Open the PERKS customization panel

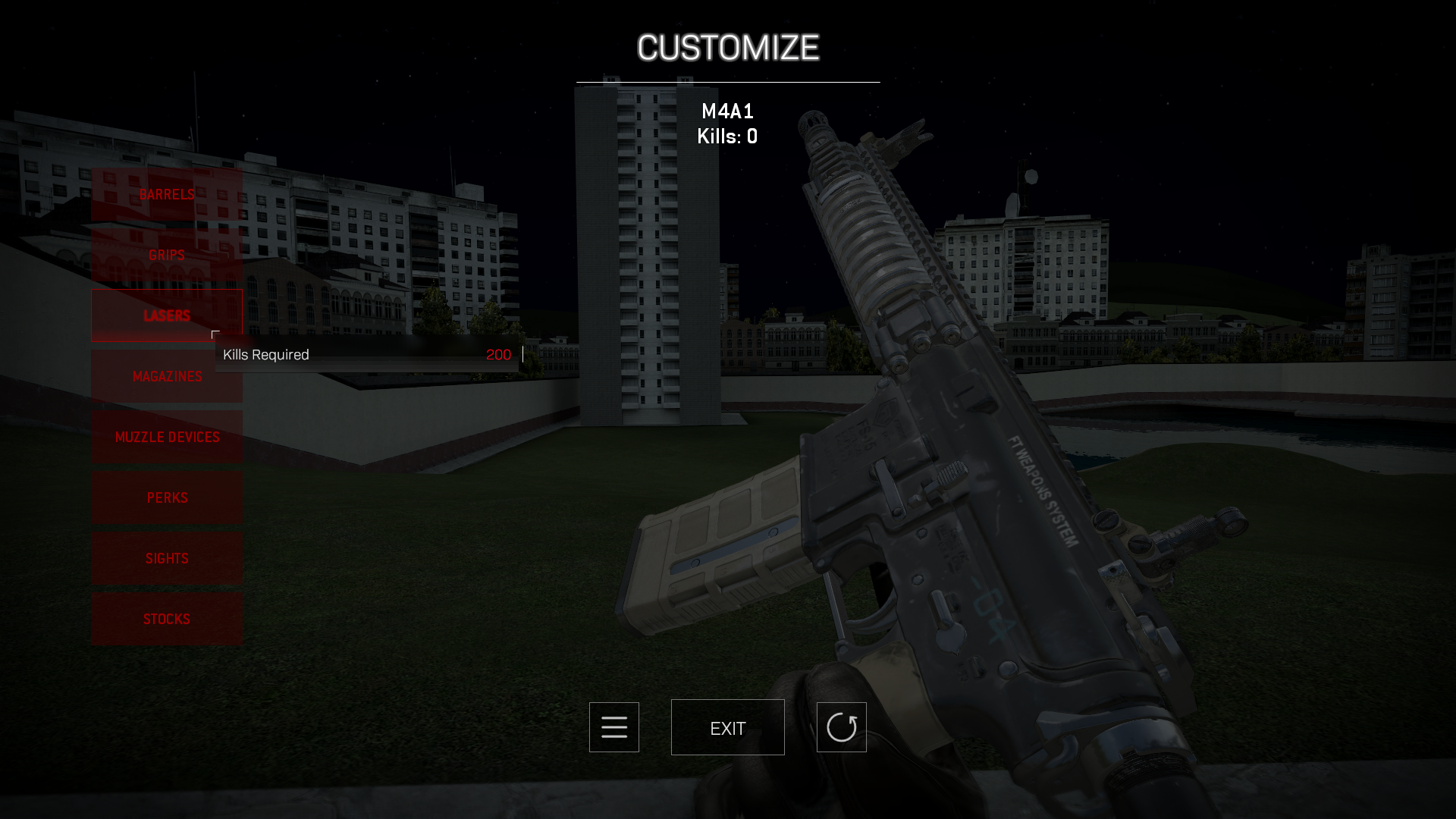click(166, 497)
